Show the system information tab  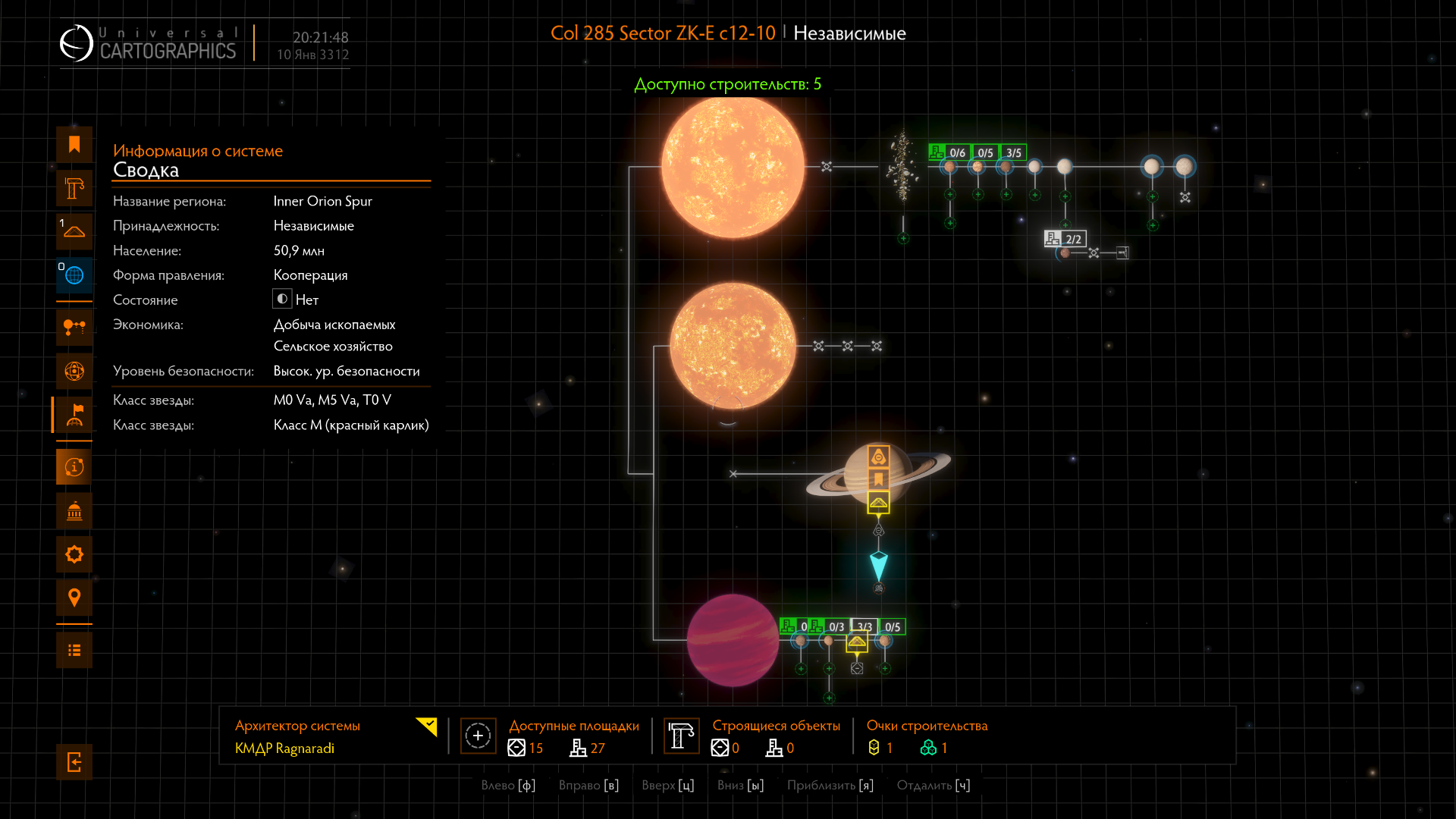click(74, 467)
